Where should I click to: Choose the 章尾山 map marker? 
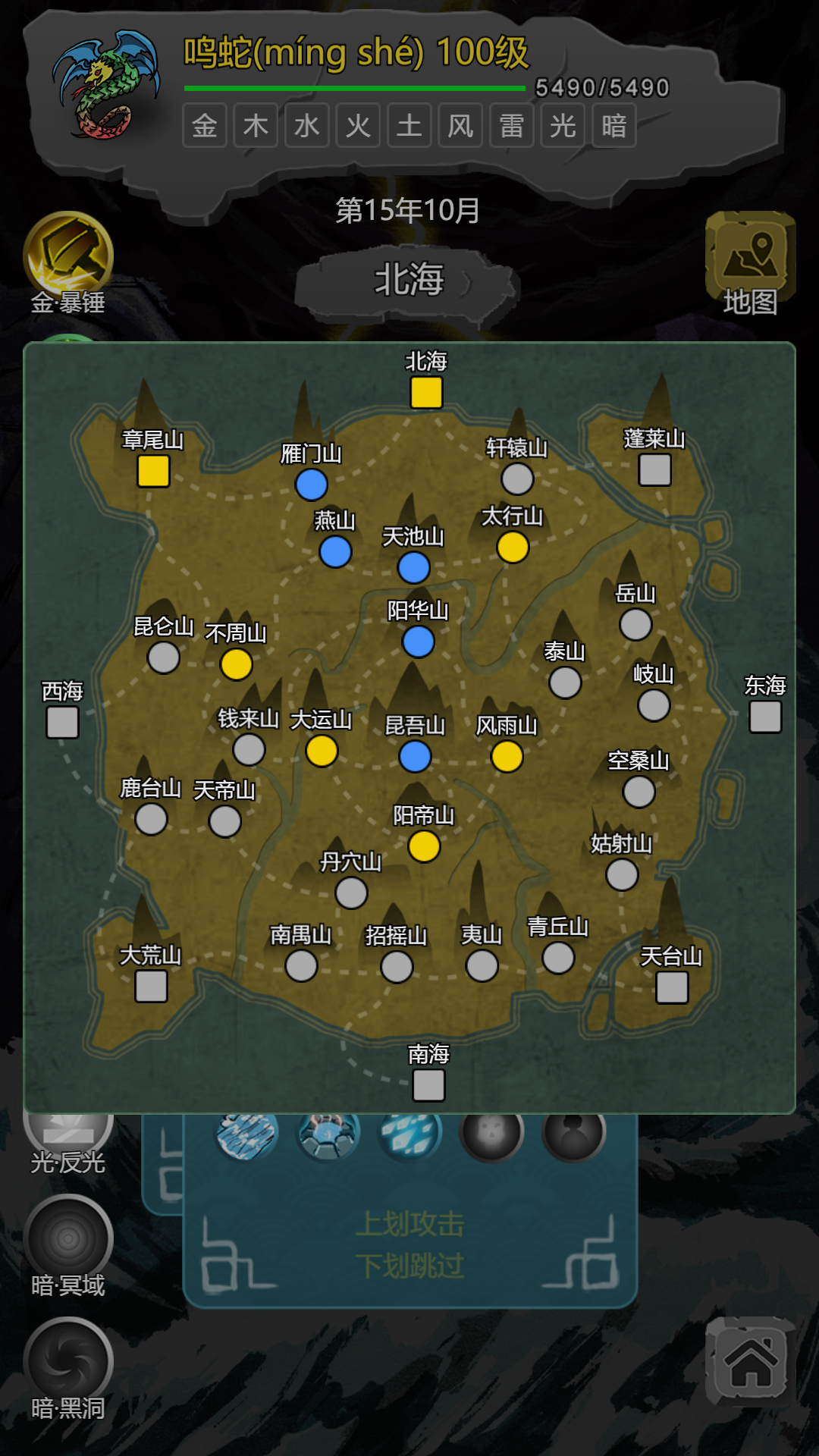tap(153, 471)
